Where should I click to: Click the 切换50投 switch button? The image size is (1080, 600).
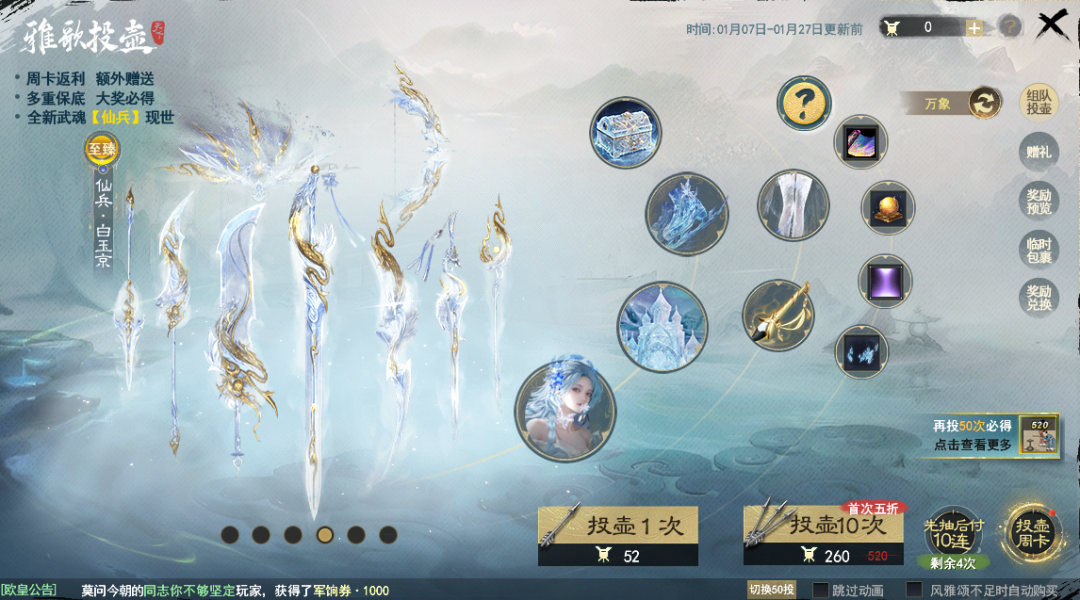(x=772, y=590)
